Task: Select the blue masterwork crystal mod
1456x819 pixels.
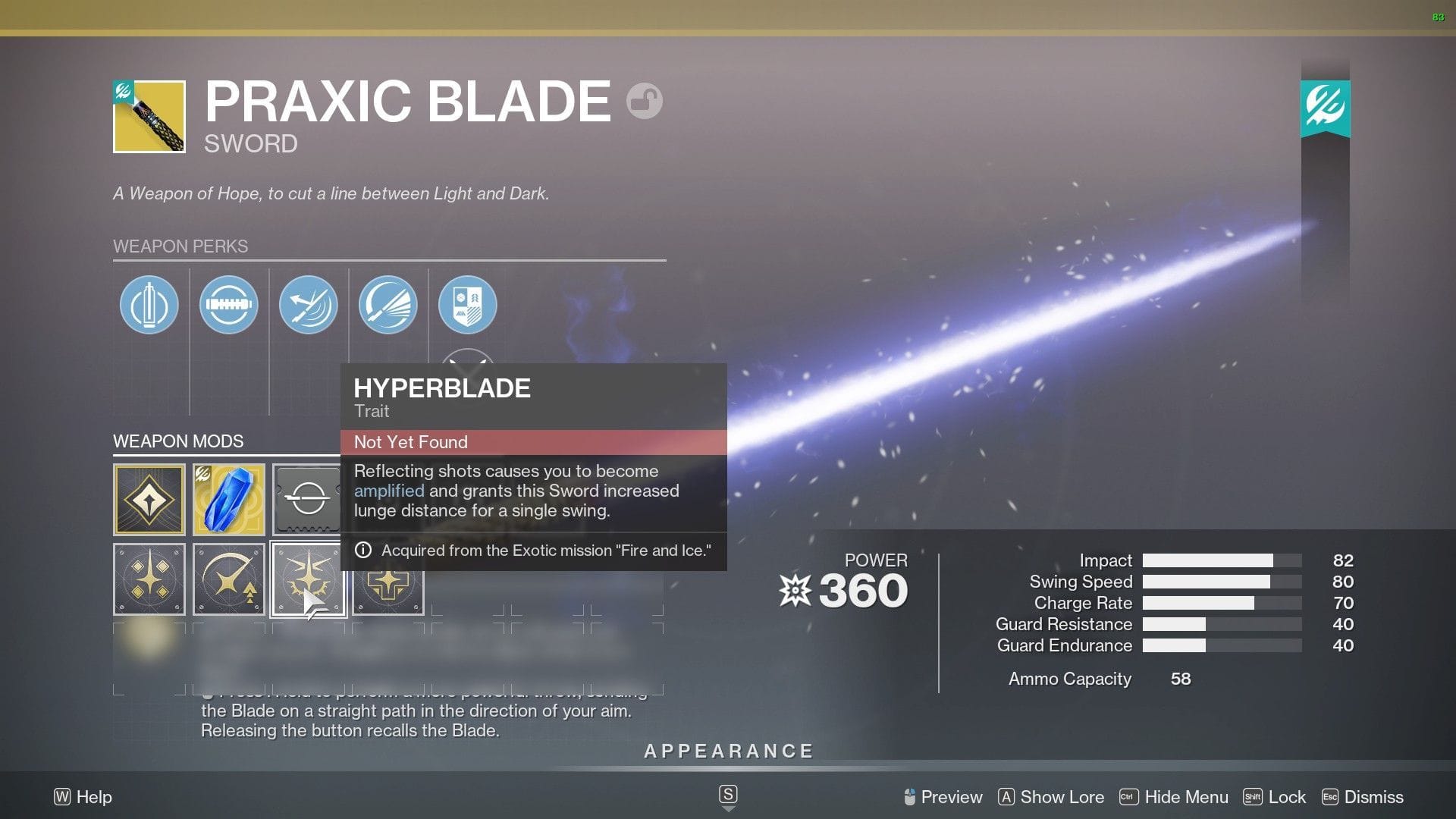Action: [x=229, y=499]
